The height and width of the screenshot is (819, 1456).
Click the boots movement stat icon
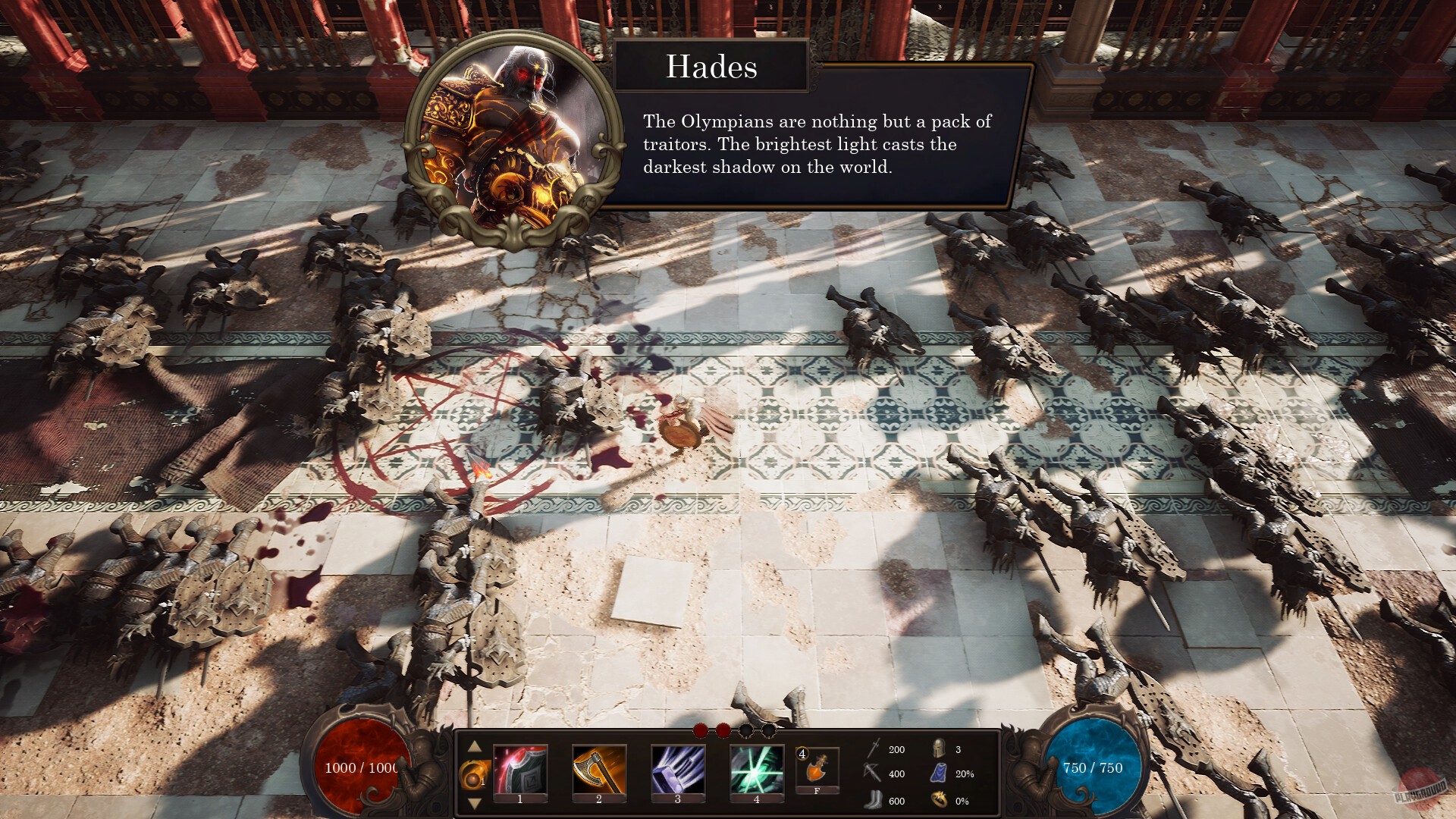pyautogui.click(x=874, y=801)
